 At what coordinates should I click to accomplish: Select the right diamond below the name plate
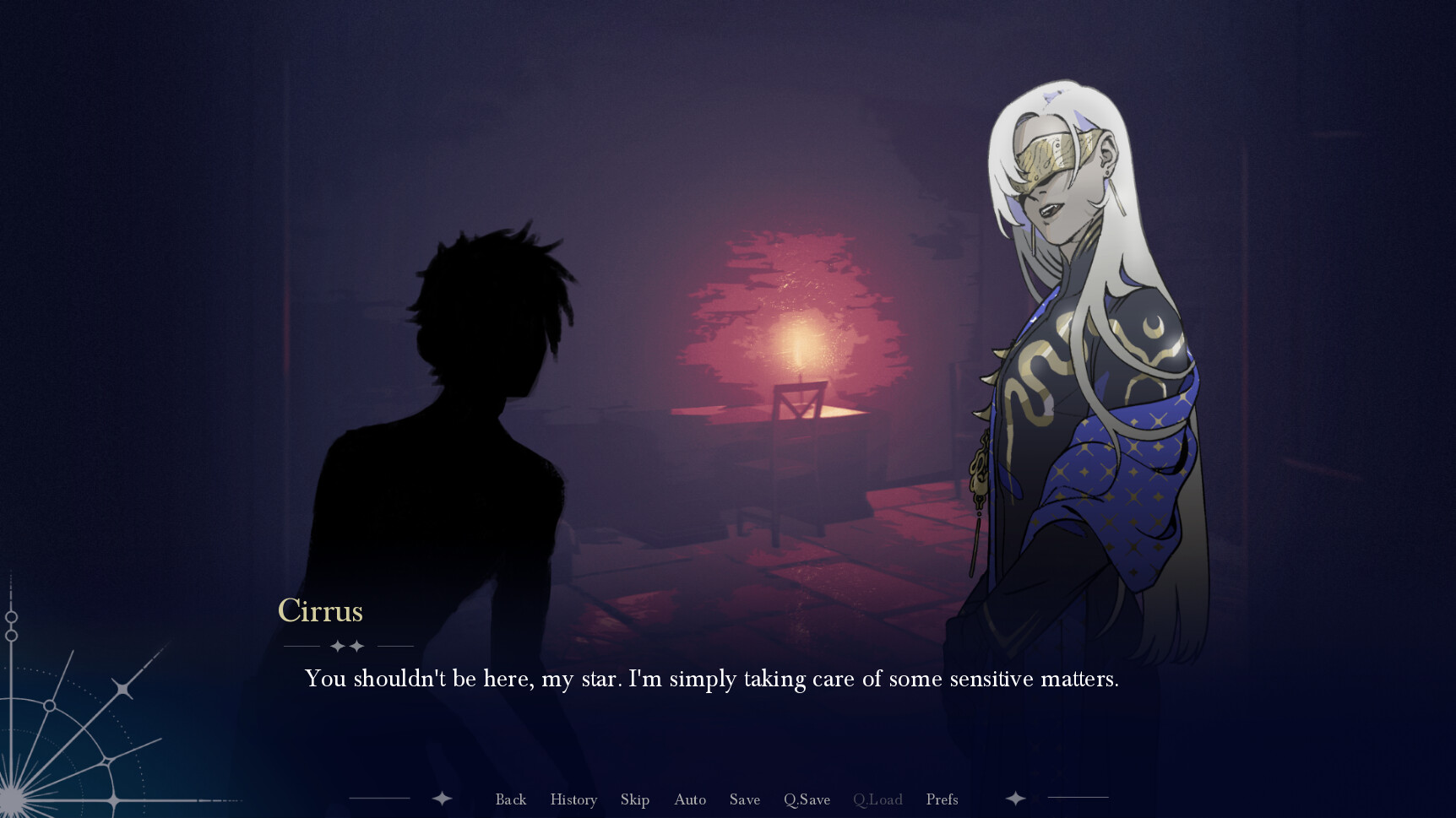(x=358, y=645)
